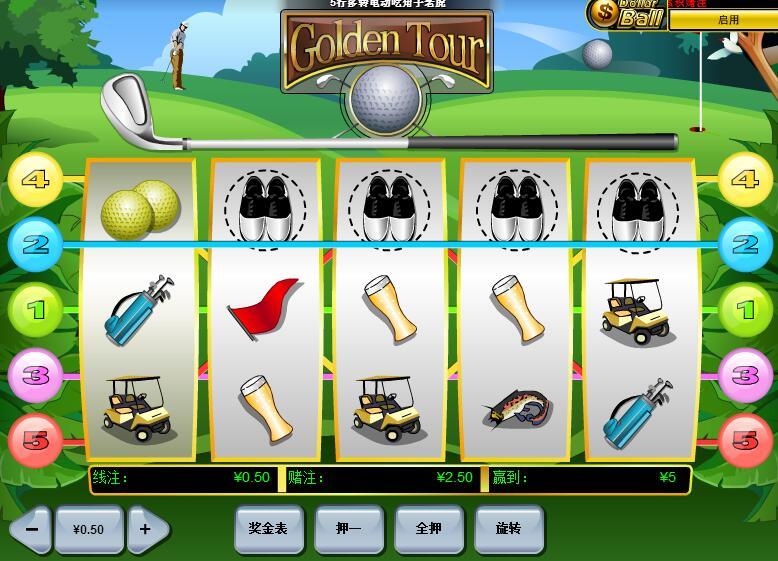778x561 pixels.
Task: Increase the line bet with the plus button
Action: point(147,529)
